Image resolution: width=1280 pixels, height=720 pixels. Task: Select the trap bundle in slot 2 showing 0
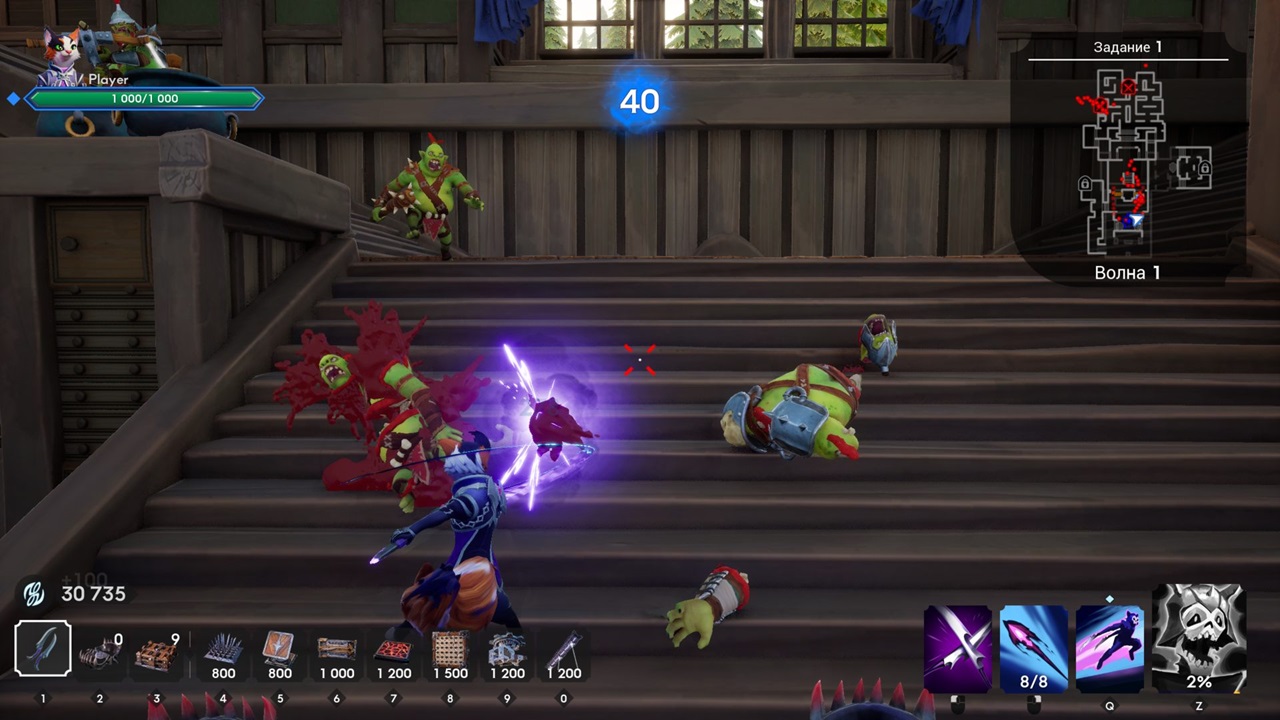pos(98,648)
